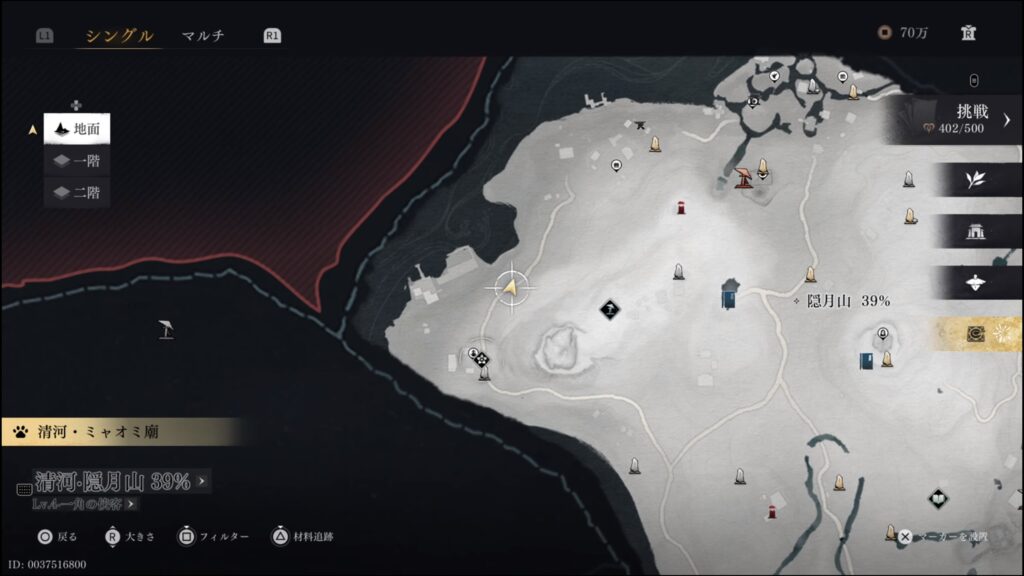
Task: Select the 一階 floor level
Action: click(77, 160)
